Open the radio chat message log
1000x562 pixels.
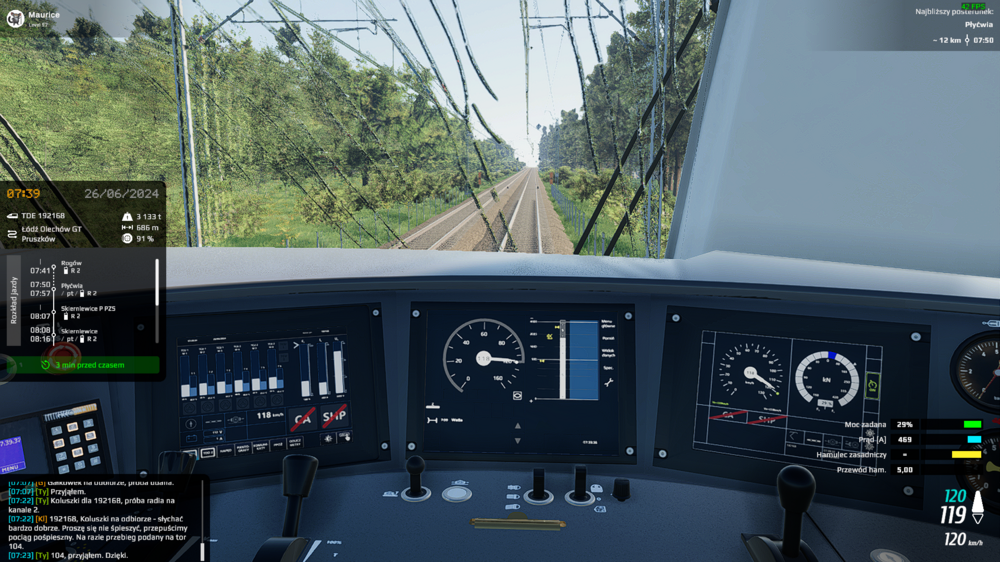[x=100, y=518]
